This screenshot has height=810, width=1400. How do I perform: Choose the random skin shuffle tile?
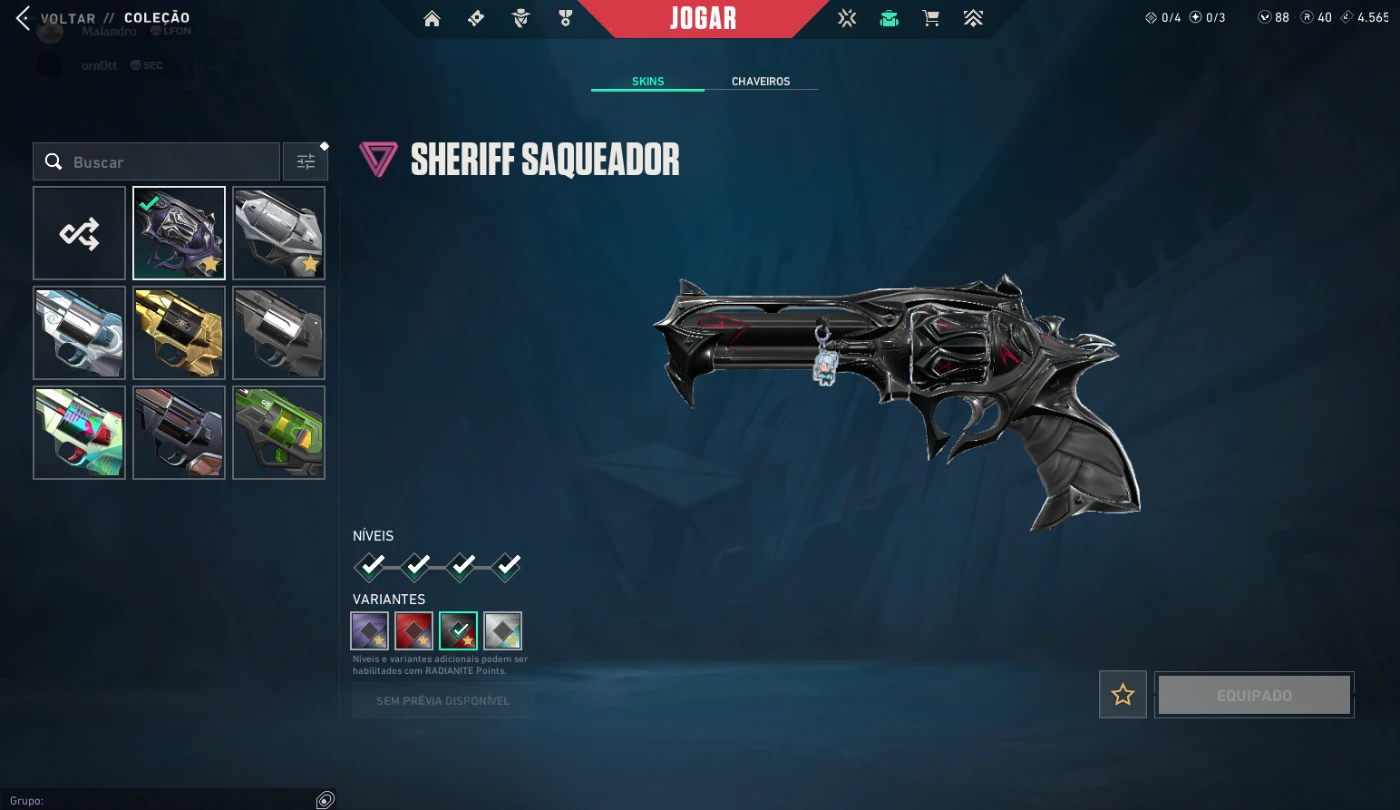[x=79, y=234]
